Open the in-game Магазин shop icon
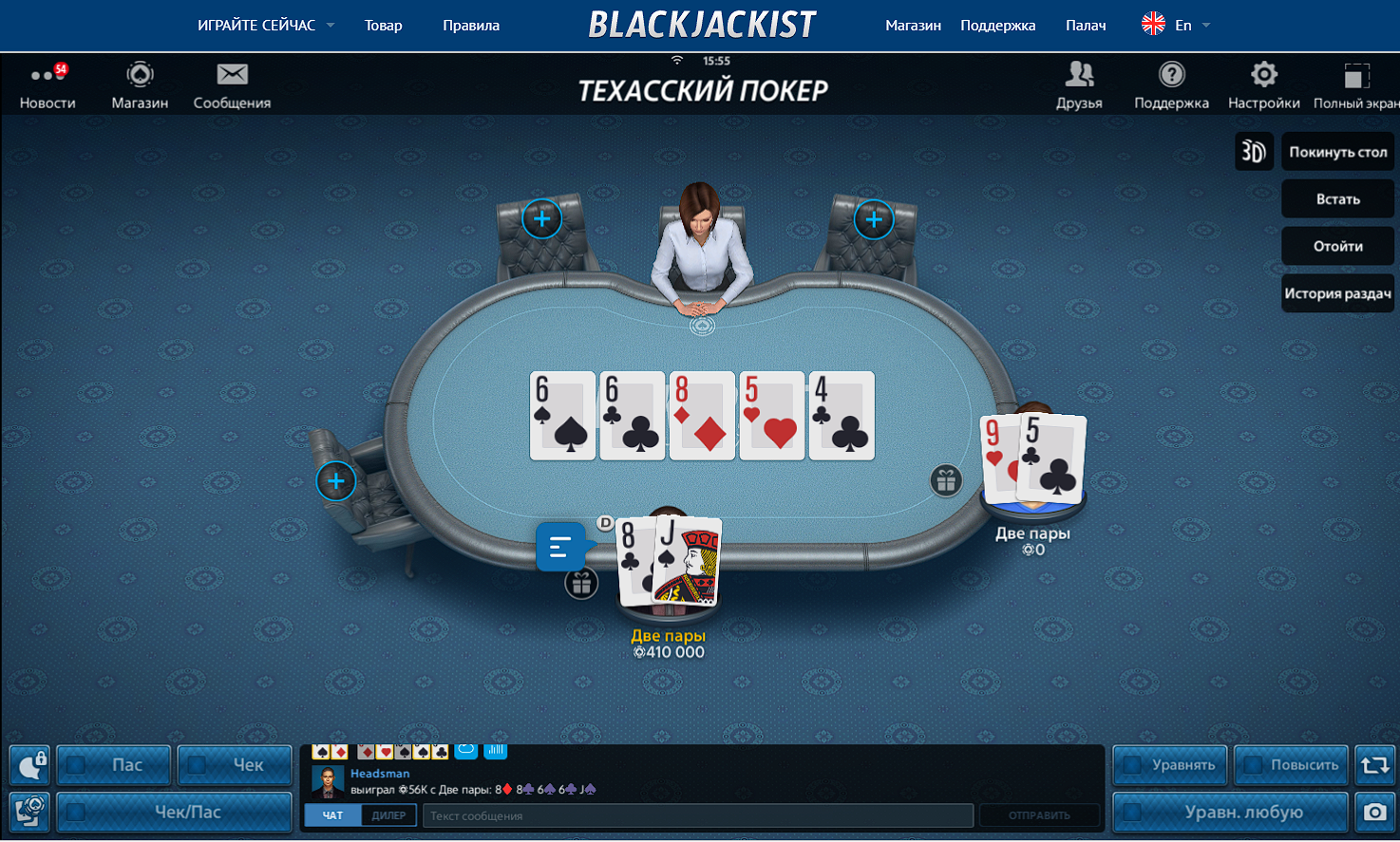Image resolution: width=1400 pixels, height=842 pixels. click(140, 85)
